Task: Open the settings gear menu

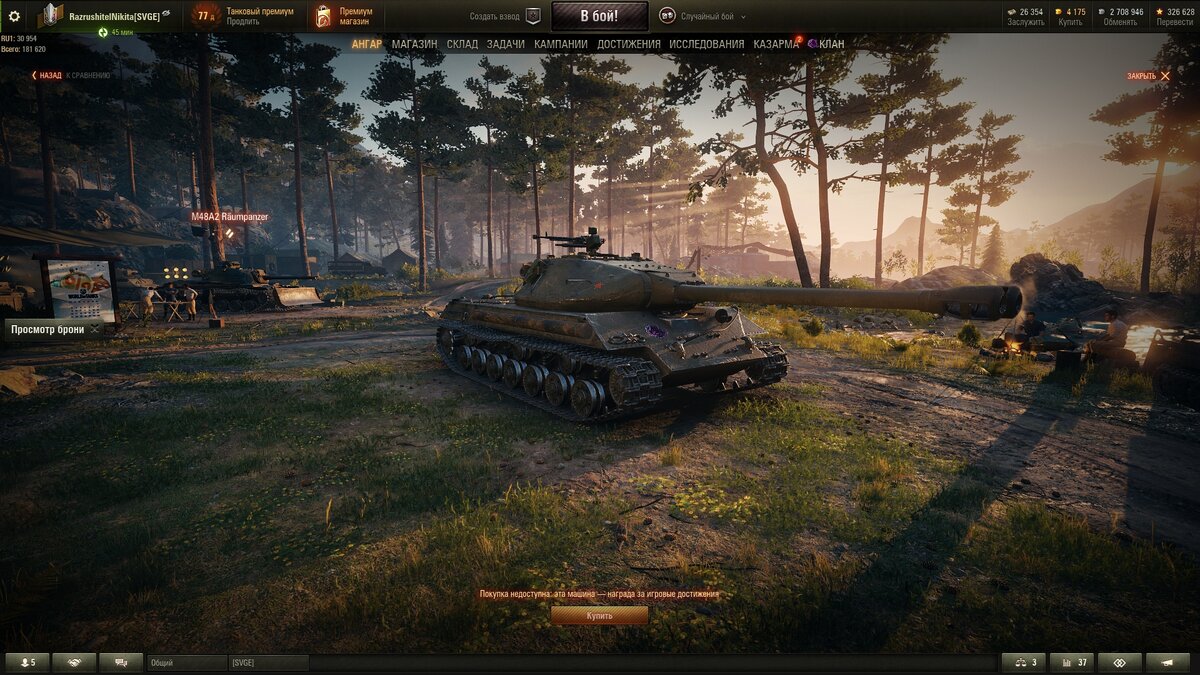Action: coord(14,16)
